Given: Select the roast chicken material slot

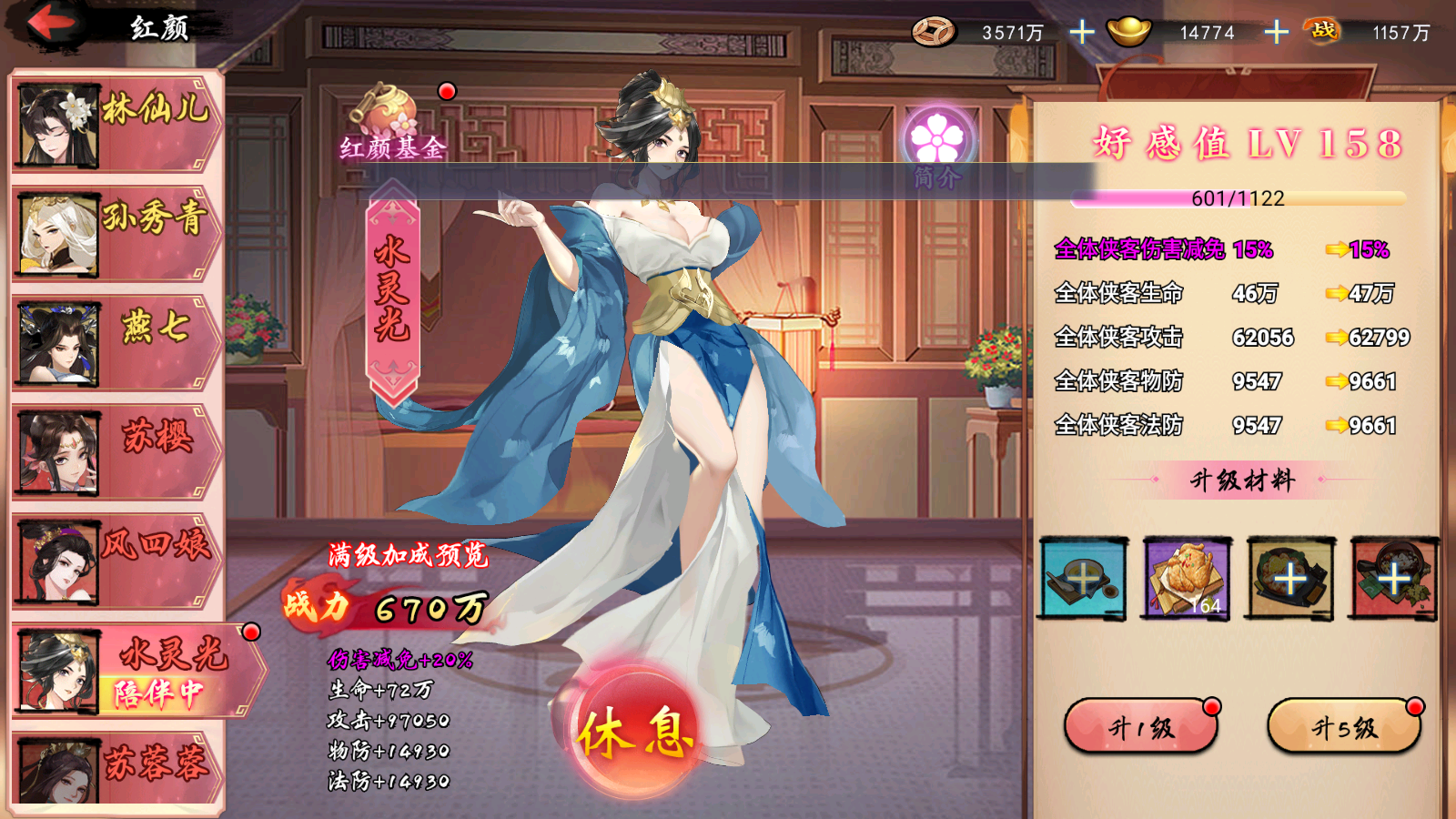Looking at the screenshot, I should [1187, 579].
